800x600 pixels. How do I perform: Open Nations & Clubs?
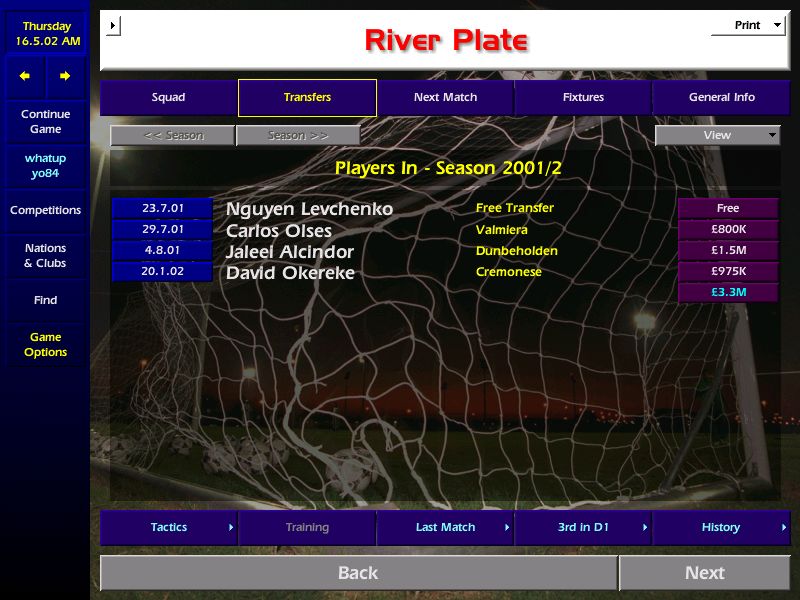pos(45,256)
